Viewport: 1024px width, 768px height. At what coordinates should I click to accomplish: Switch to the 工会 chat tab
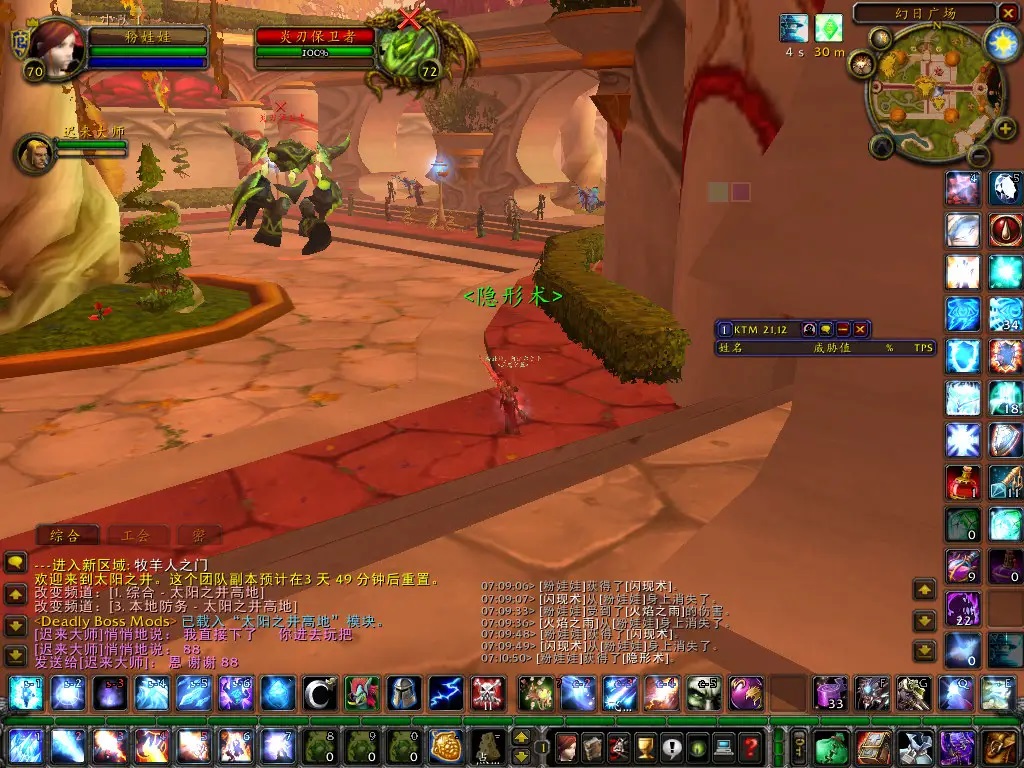(x=137, y=535)
